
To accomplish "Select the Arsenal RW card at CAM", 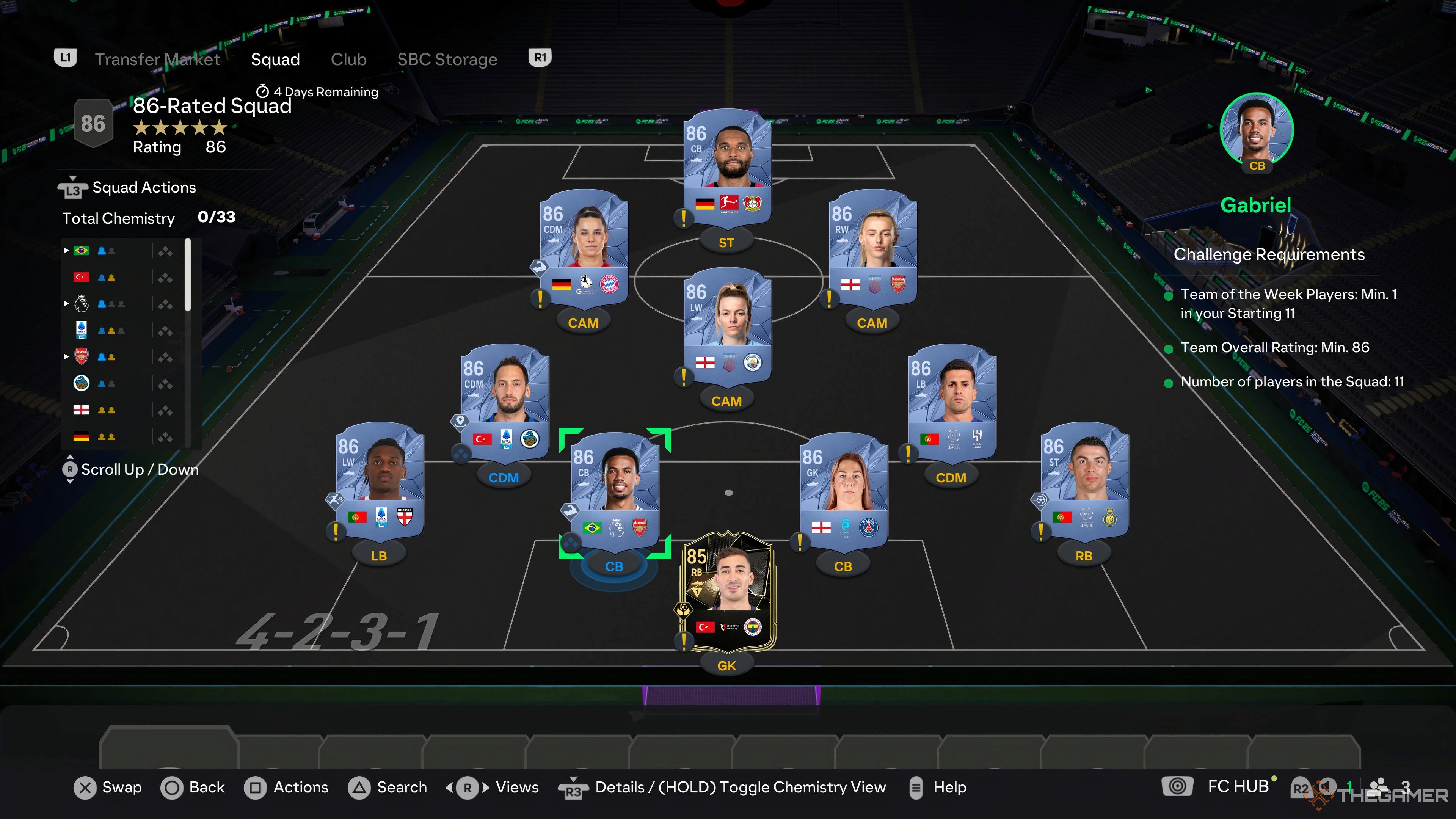I will (x=872, y=246).
